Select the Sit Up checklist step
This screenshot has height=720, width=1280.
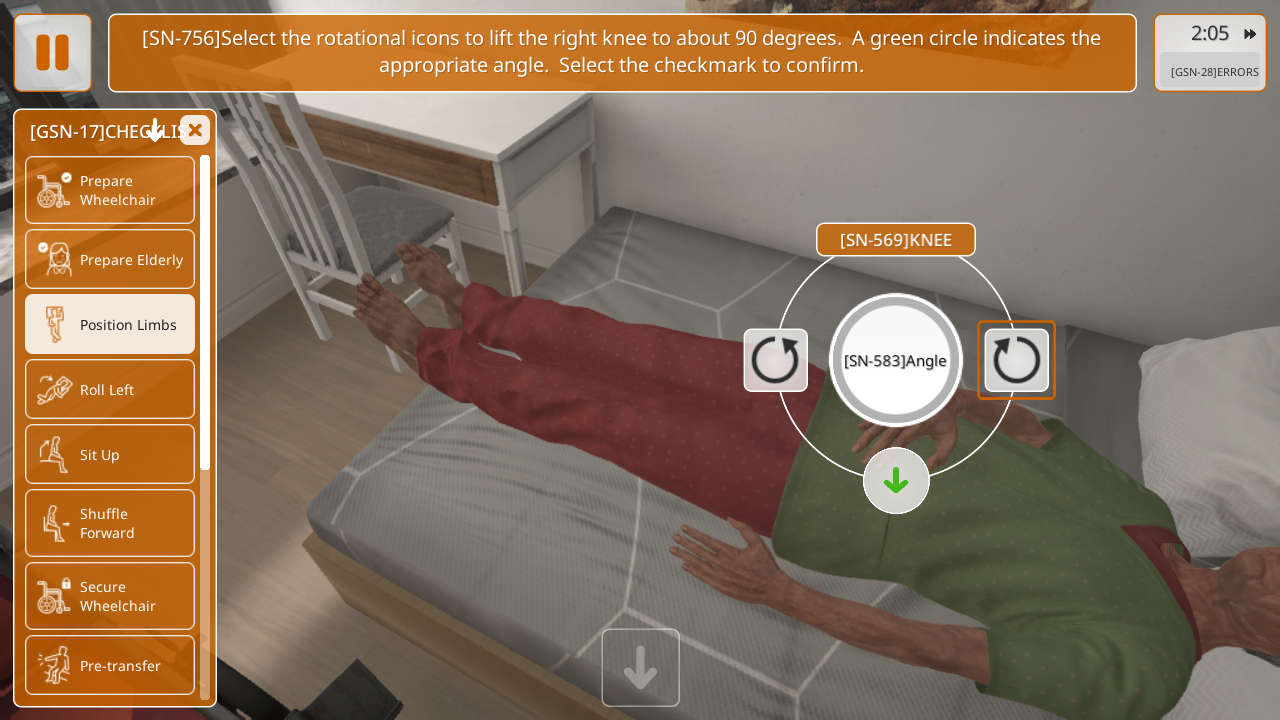pyautogui.click(x=110, y=454)
